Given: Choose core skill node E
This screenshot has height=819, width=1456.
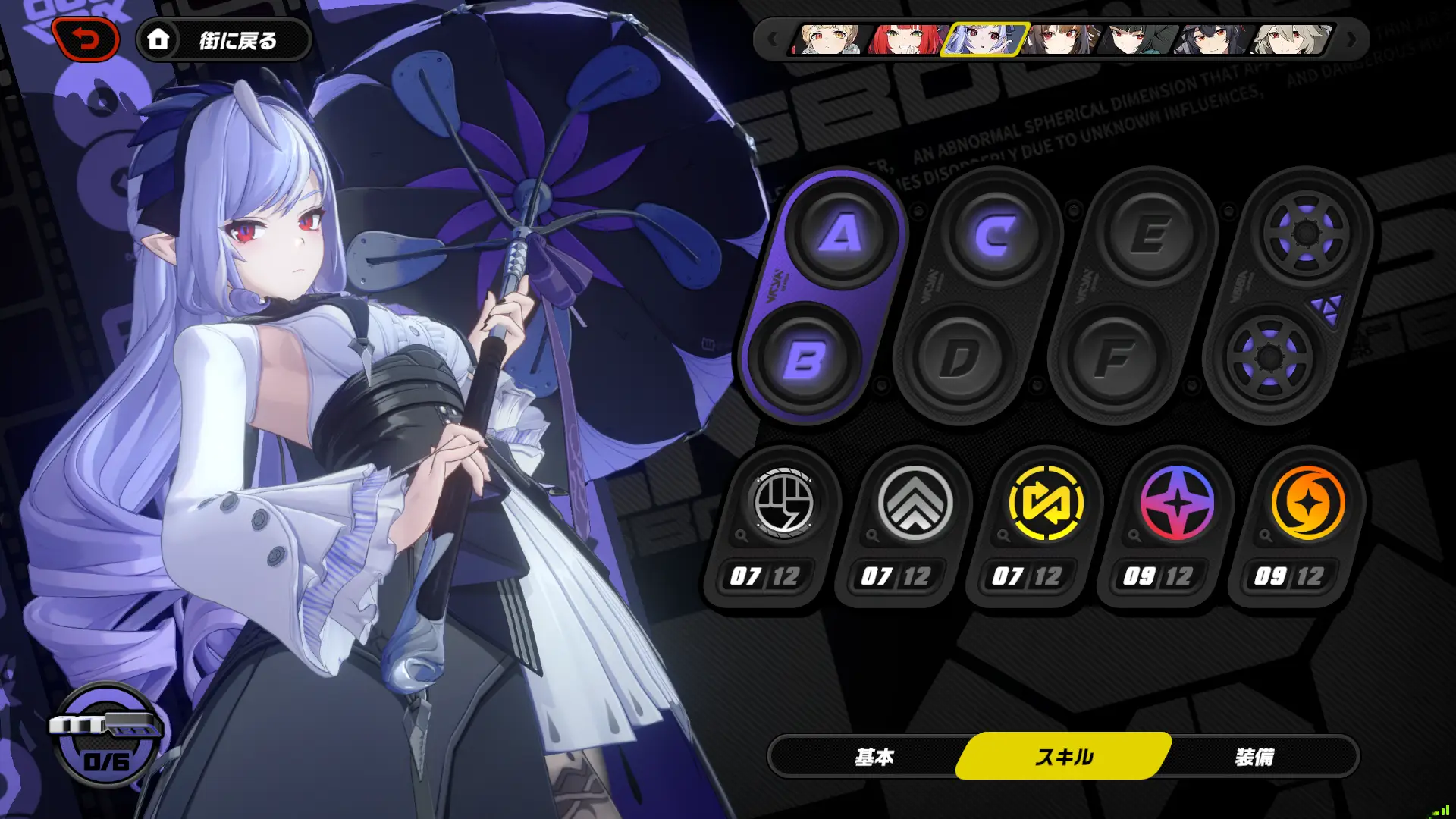Looking at the screenshot, I should click(x=1150, y=234).
